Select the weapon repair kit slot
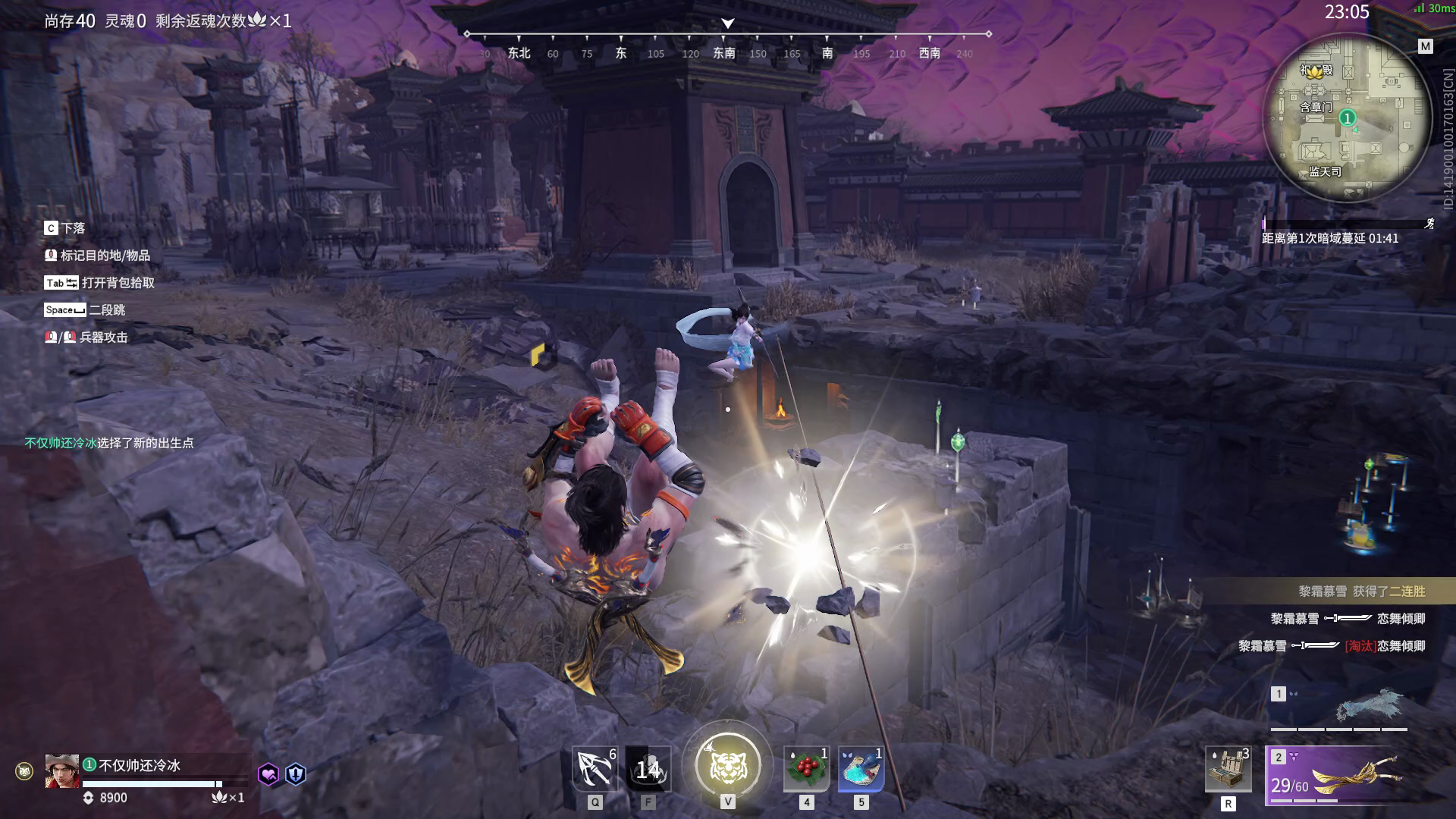This screenshot has height=819, width=1456. tap(1228, 770)
